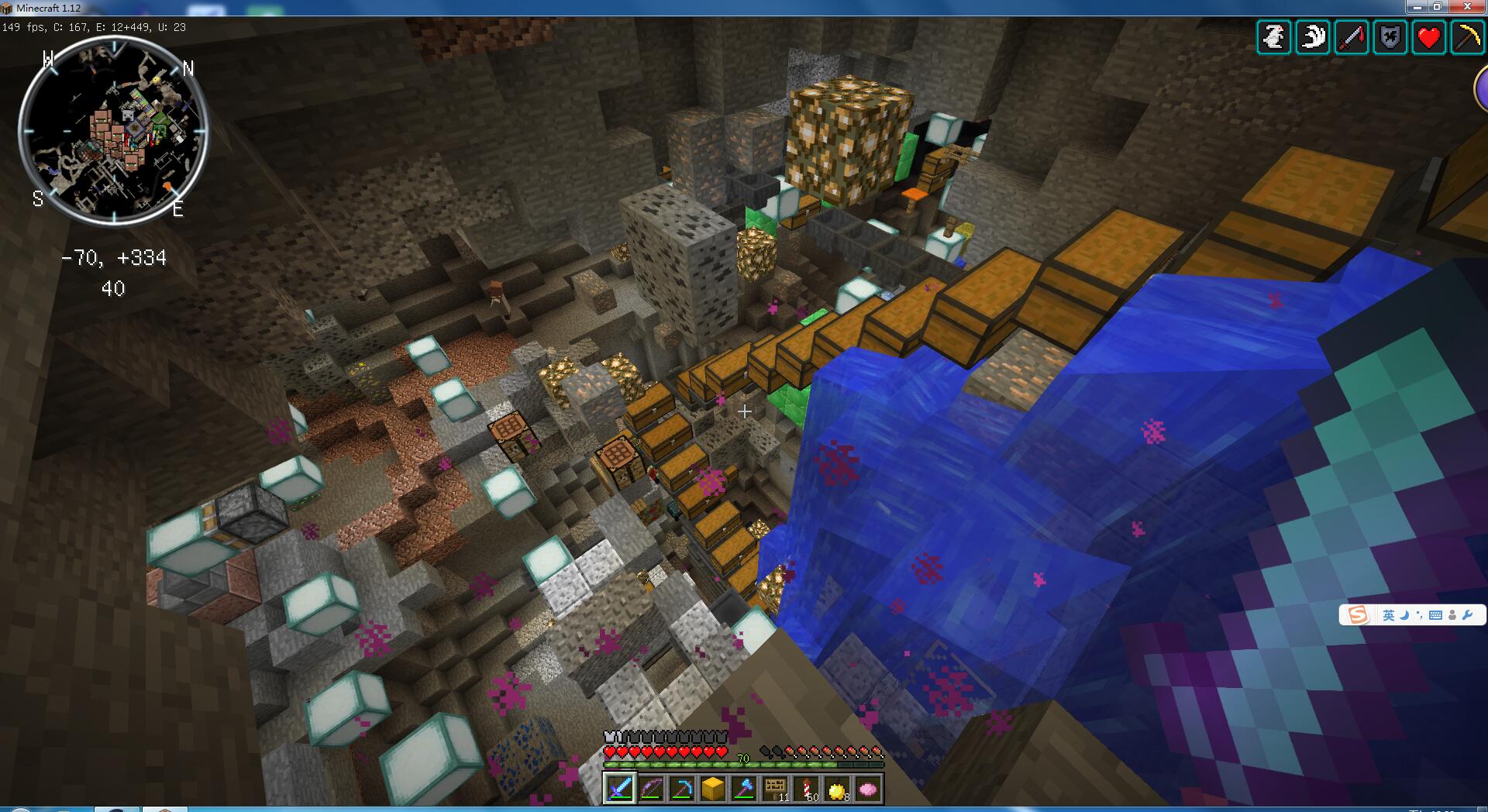This screenshot has height=812, width=1488.
Task: Click the grey shield resistance effect icon
Action: (x=1390, y=37)
